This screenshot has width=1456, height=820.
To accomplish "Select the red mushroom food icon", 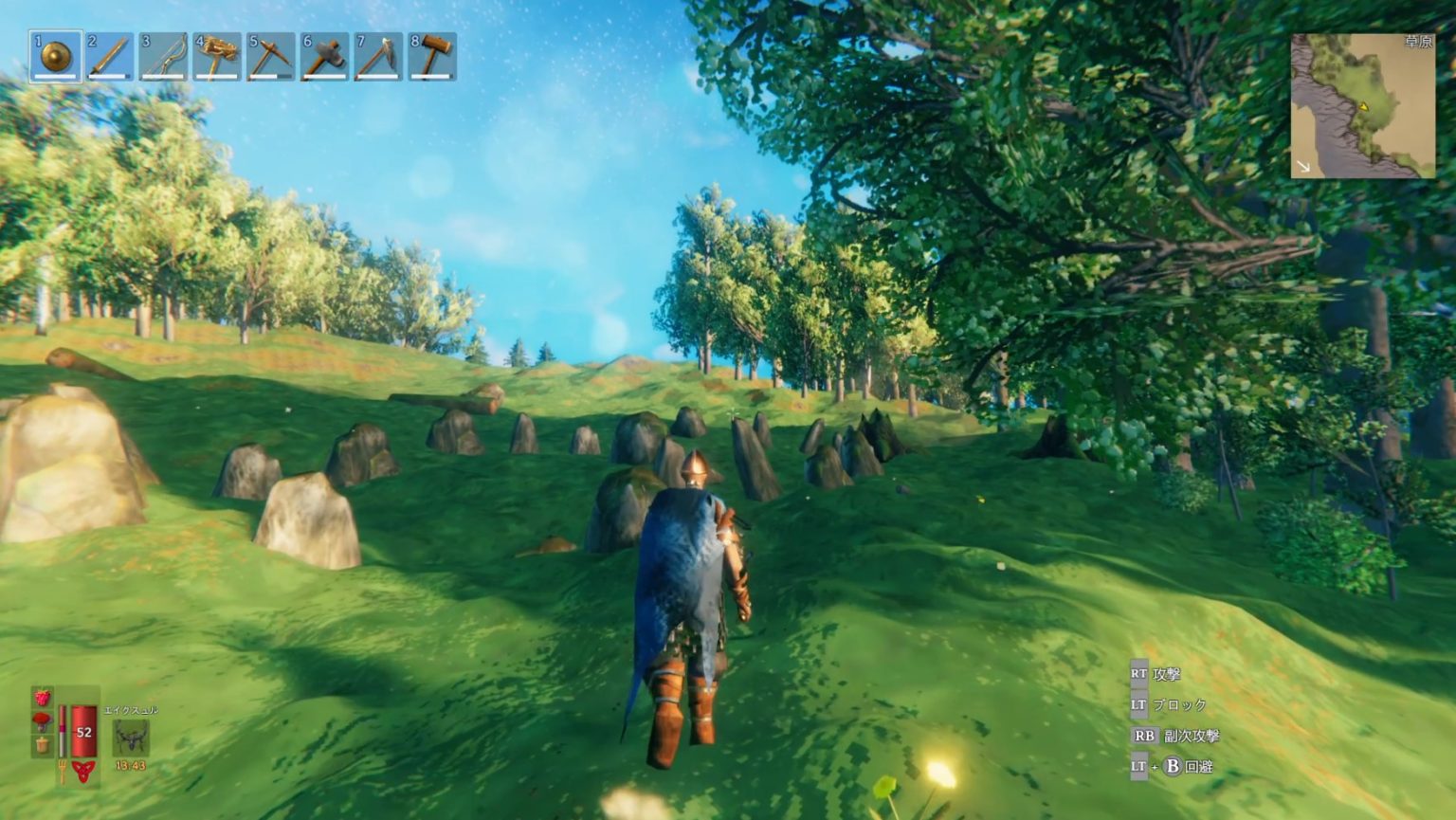I will pos(43,720).
